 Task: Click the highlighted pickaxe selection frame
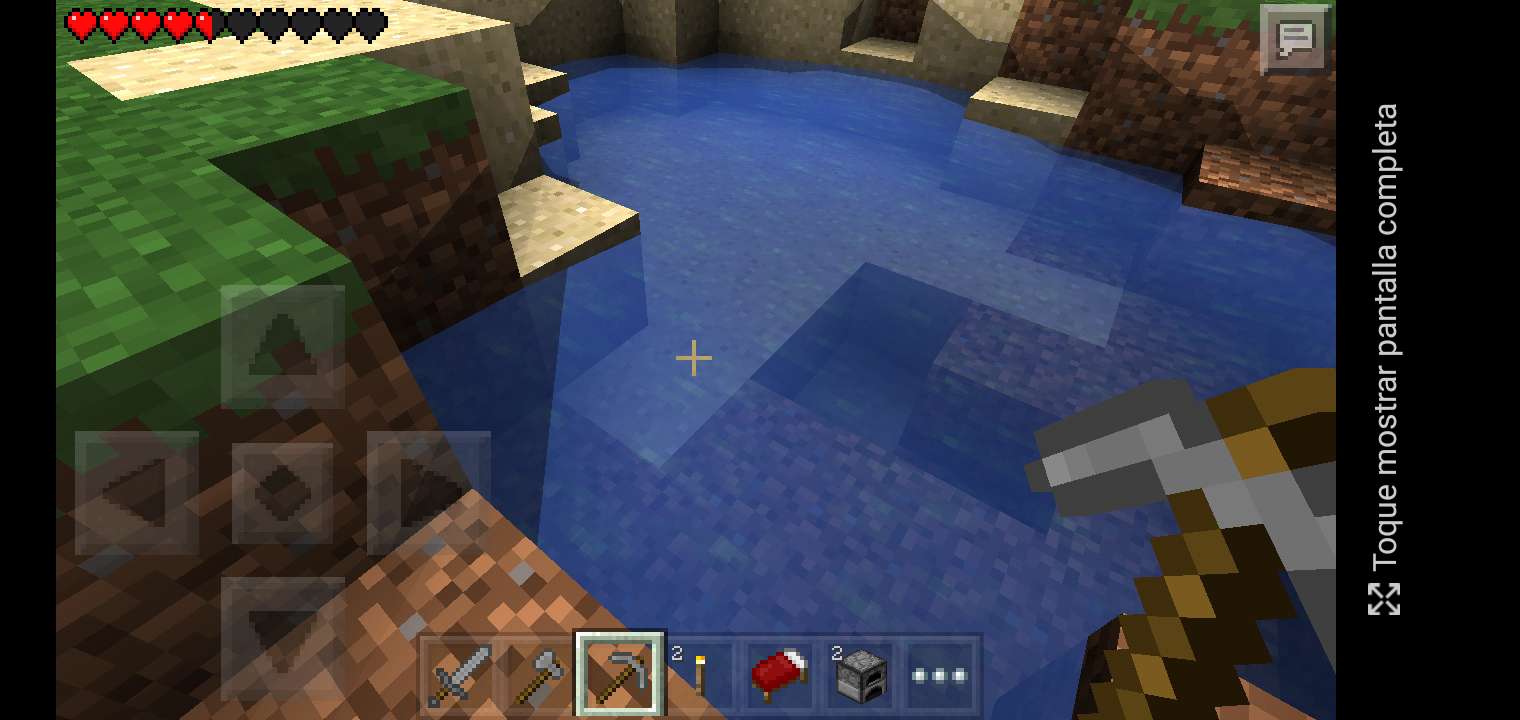coord(618,675)
